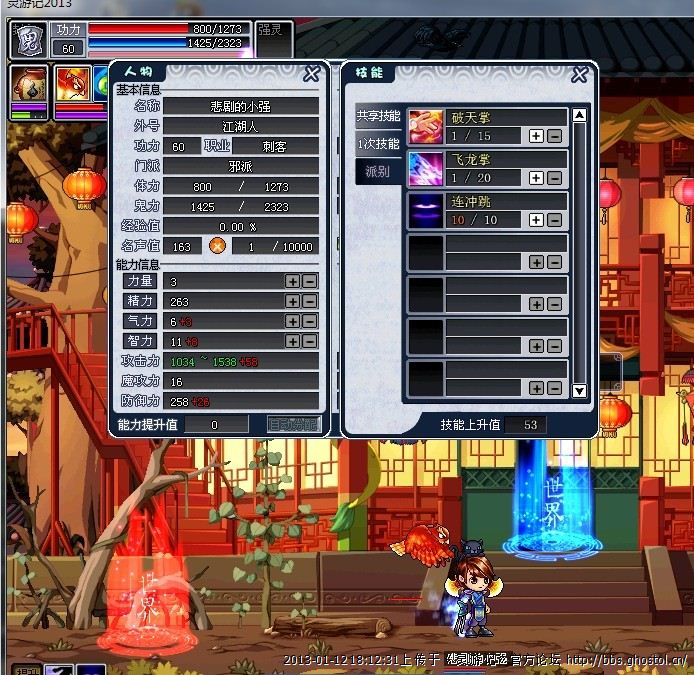Close the 技能 skills panel
This screenshot has width=694, height=675.
tap(579, 74)
